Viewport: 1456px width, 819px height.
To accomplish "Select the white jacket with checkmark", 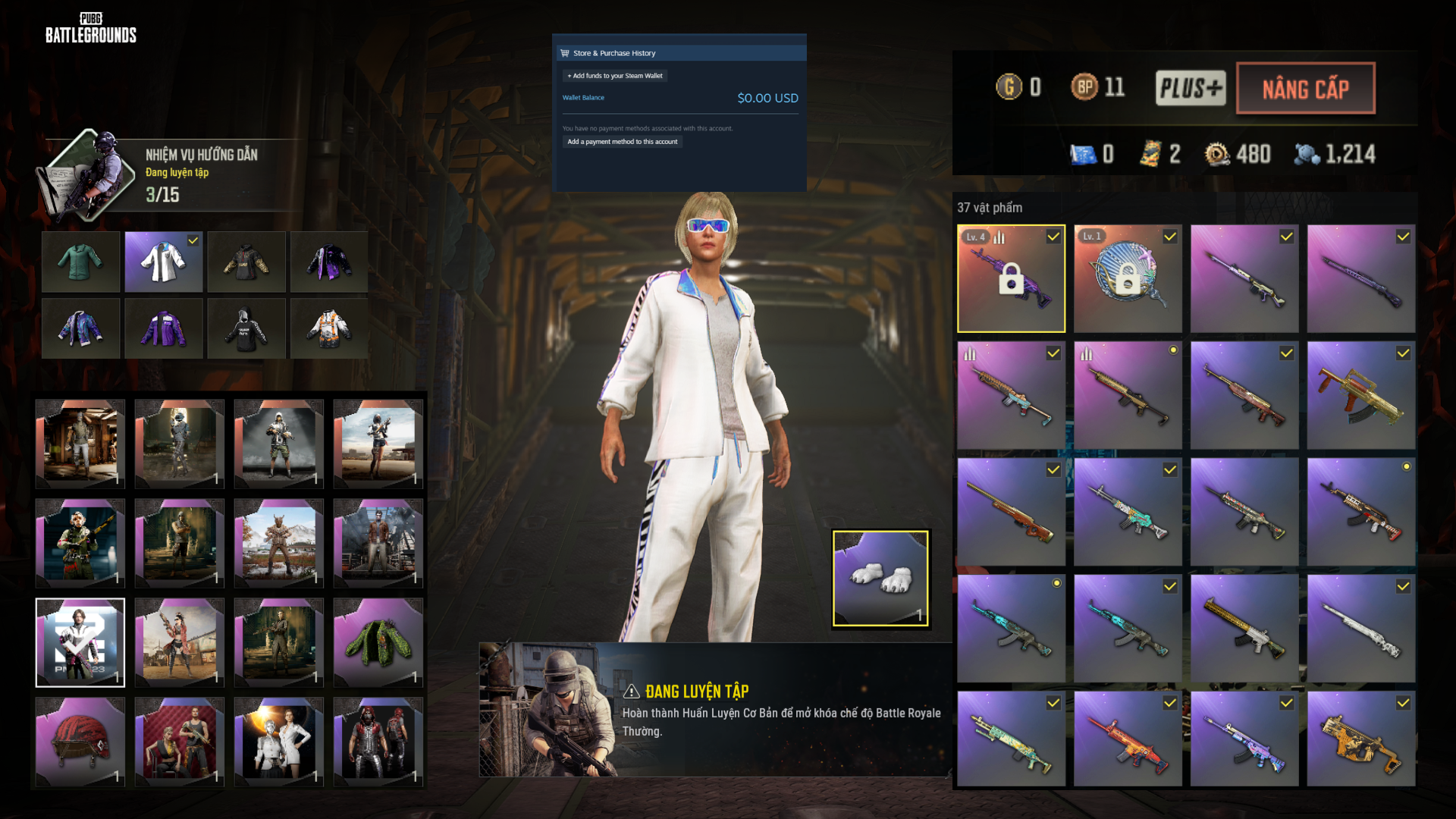I will [164, 262].
